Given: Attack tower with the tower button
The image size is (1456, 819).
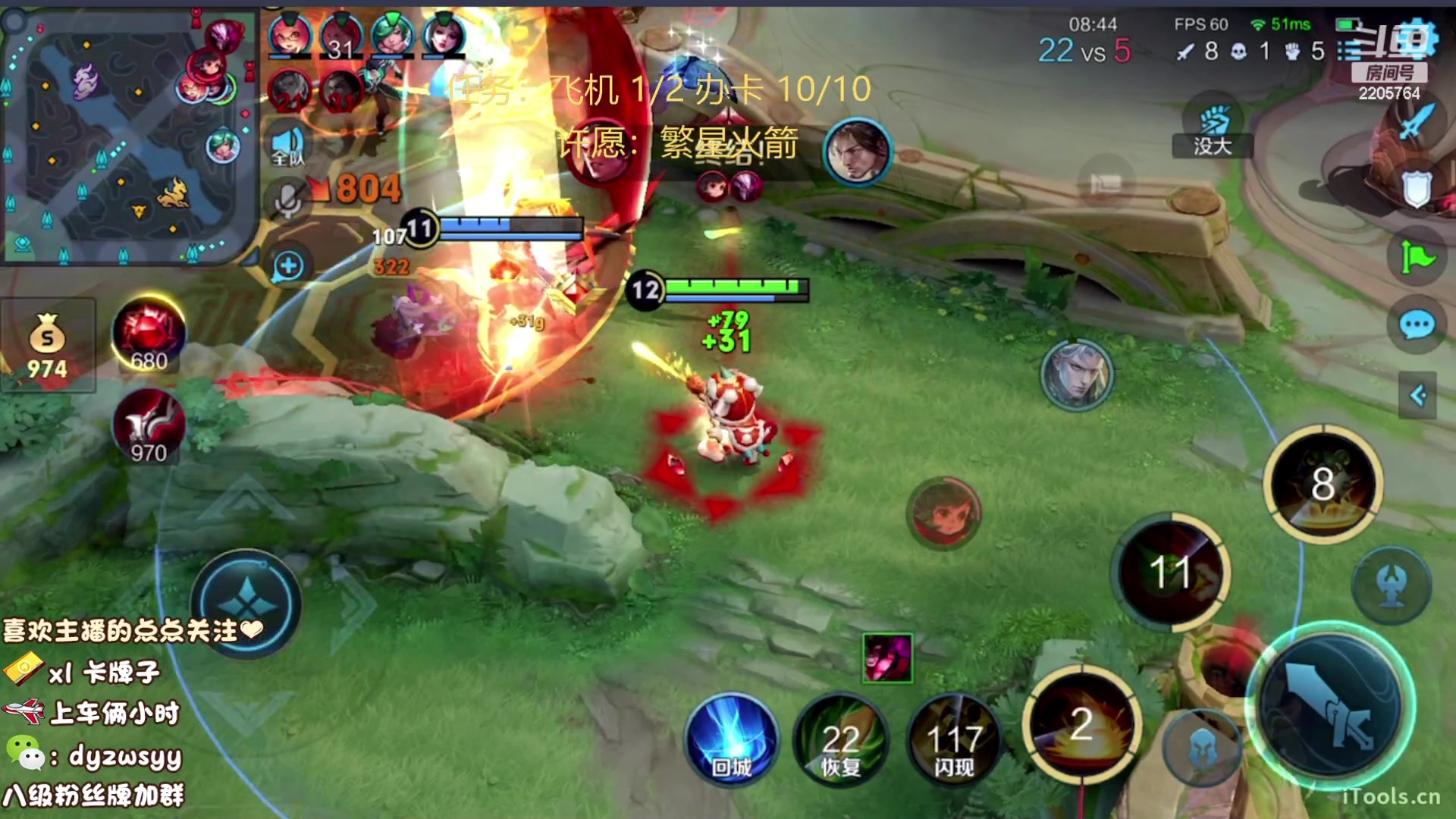Looking at the screenshot, I should tap(1392, 585).
